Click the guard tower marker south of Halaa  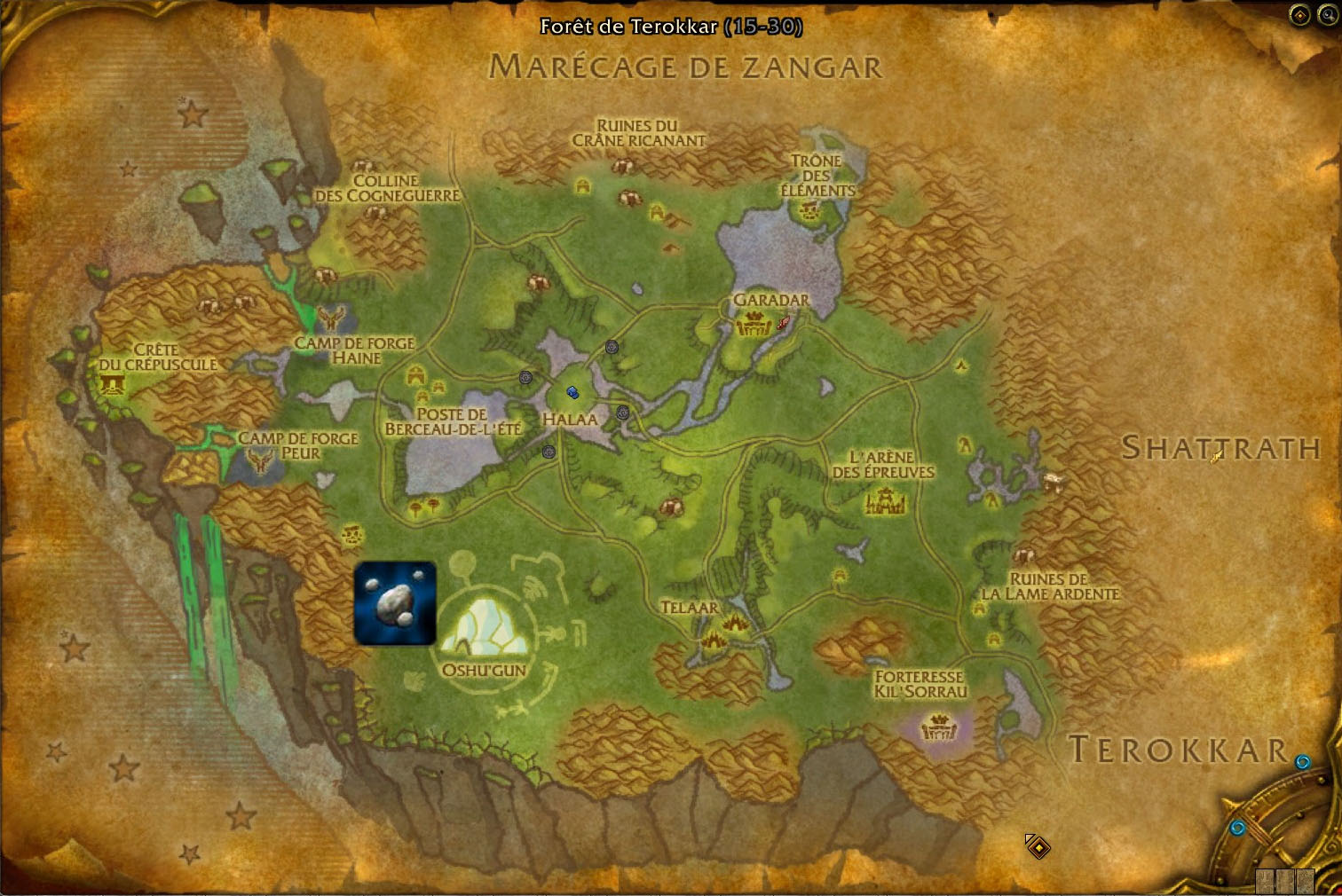549,452
